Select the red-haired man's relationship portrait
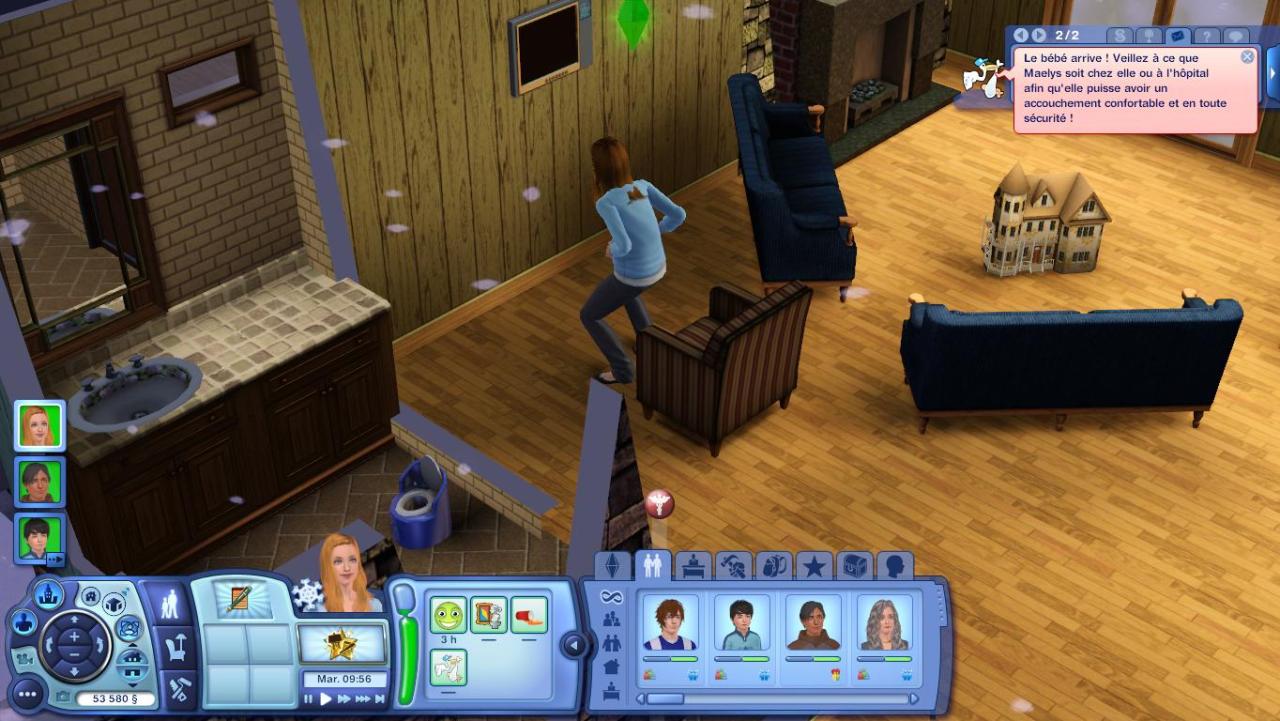The image size is (1280, 721). tap(669, 623)
